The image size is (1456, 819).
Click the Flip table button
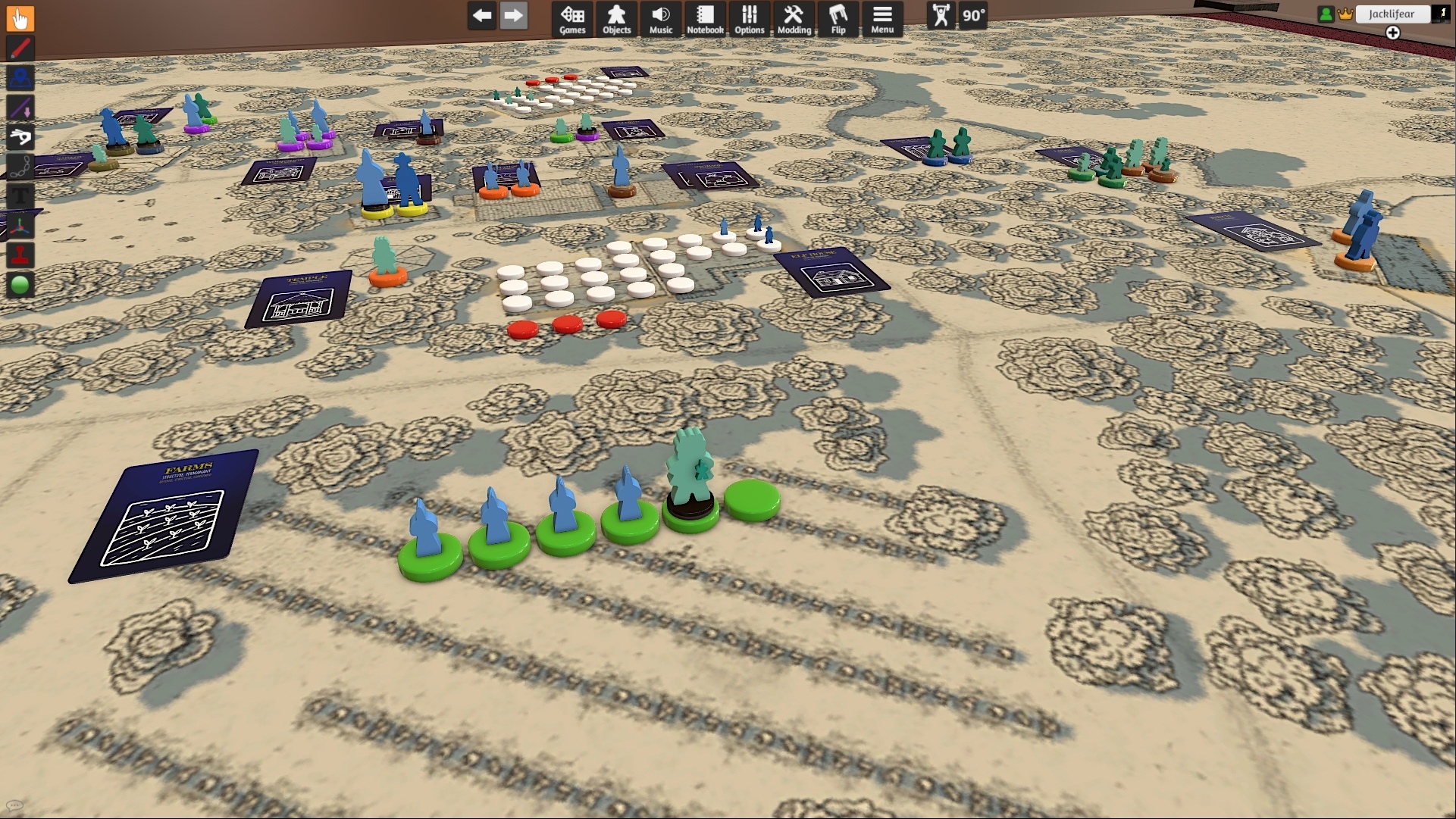pos(838,18)
